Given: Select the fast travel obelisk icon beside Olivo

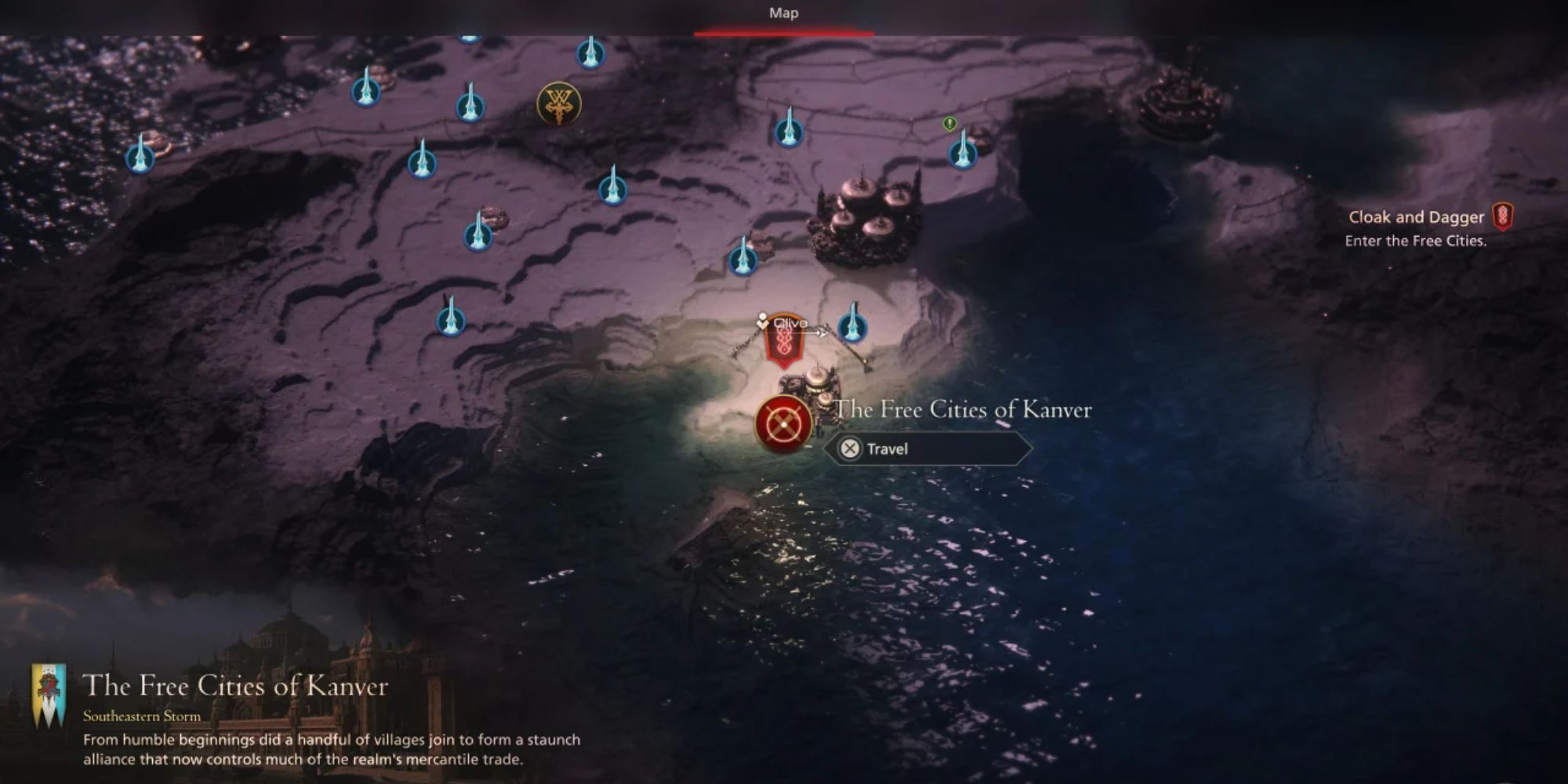Looking at the screenshot, I should (853, 328).
